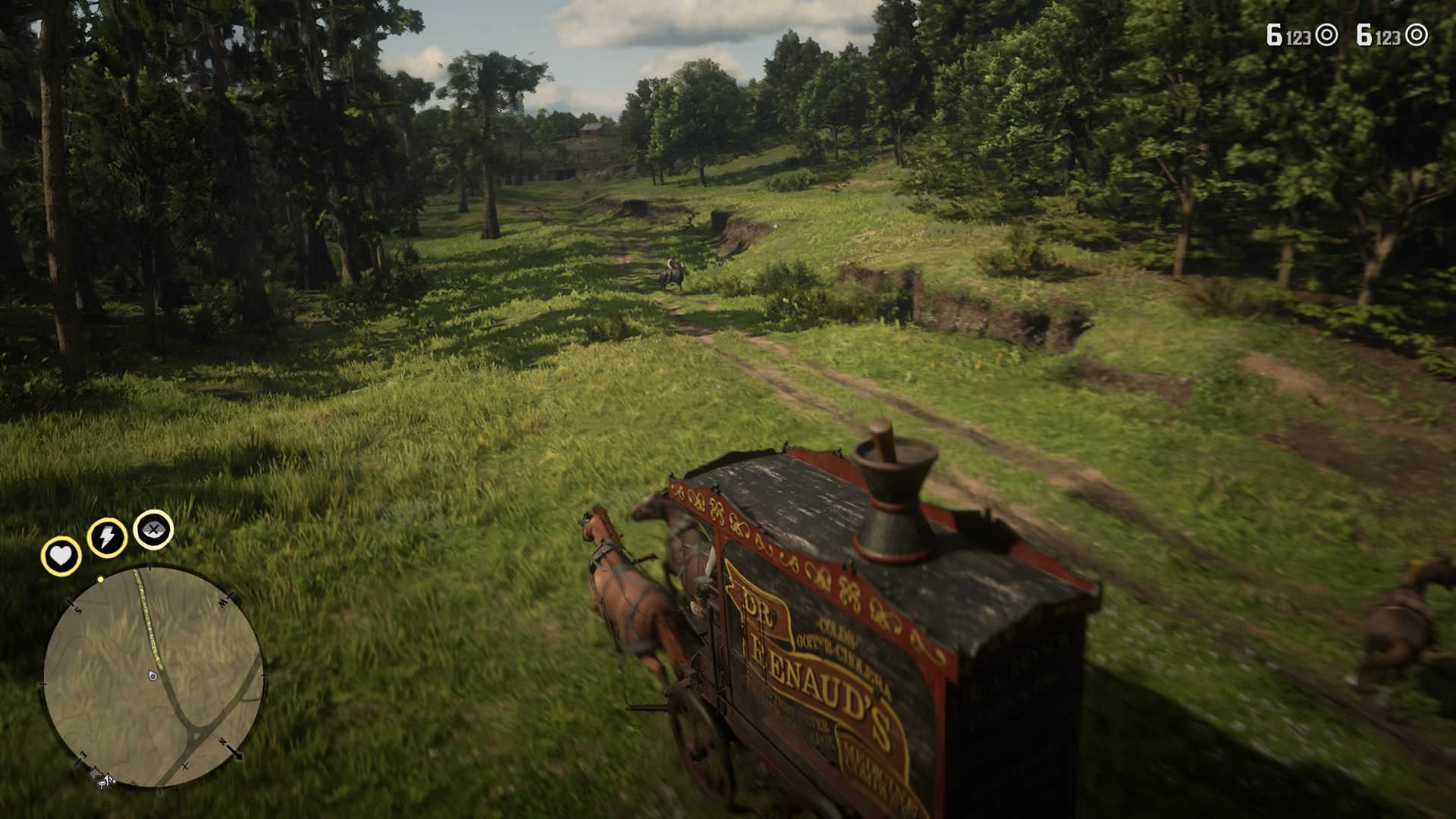Screen dimensions: 1456x819
Task: Select the S compass letter on the minimap
Action: 77,610
